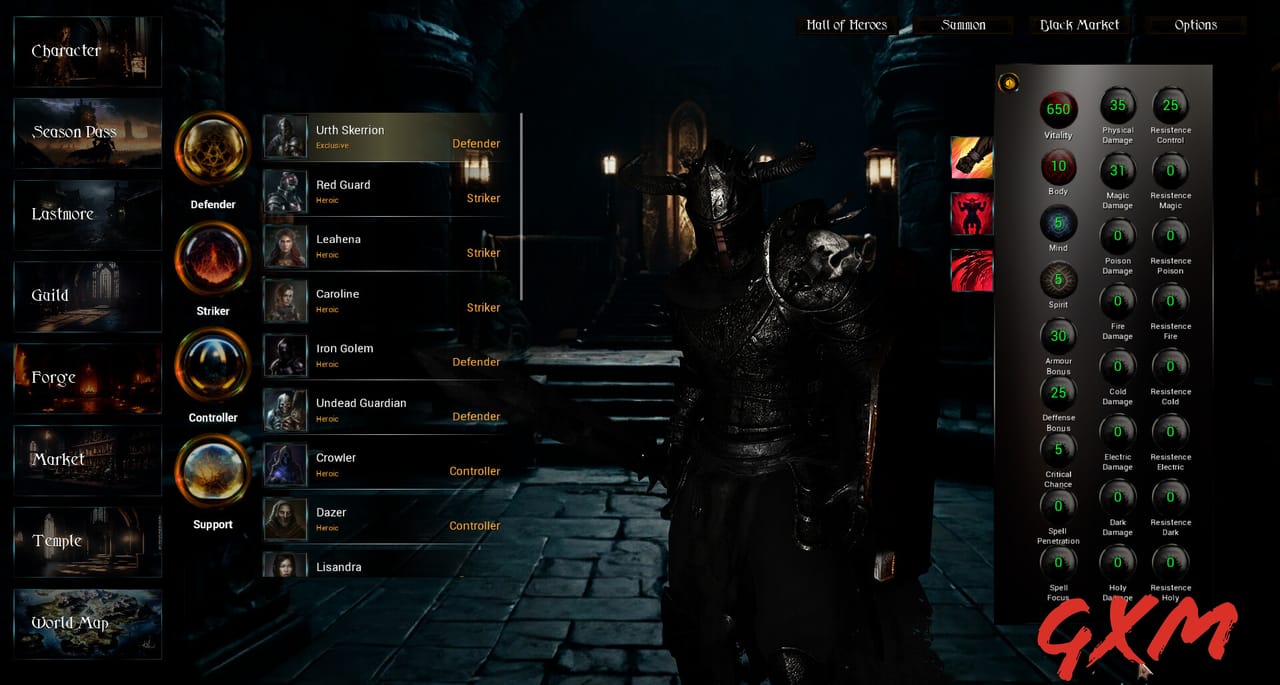
Task: Filter heroes by Defender role
Action: (212, 148)
